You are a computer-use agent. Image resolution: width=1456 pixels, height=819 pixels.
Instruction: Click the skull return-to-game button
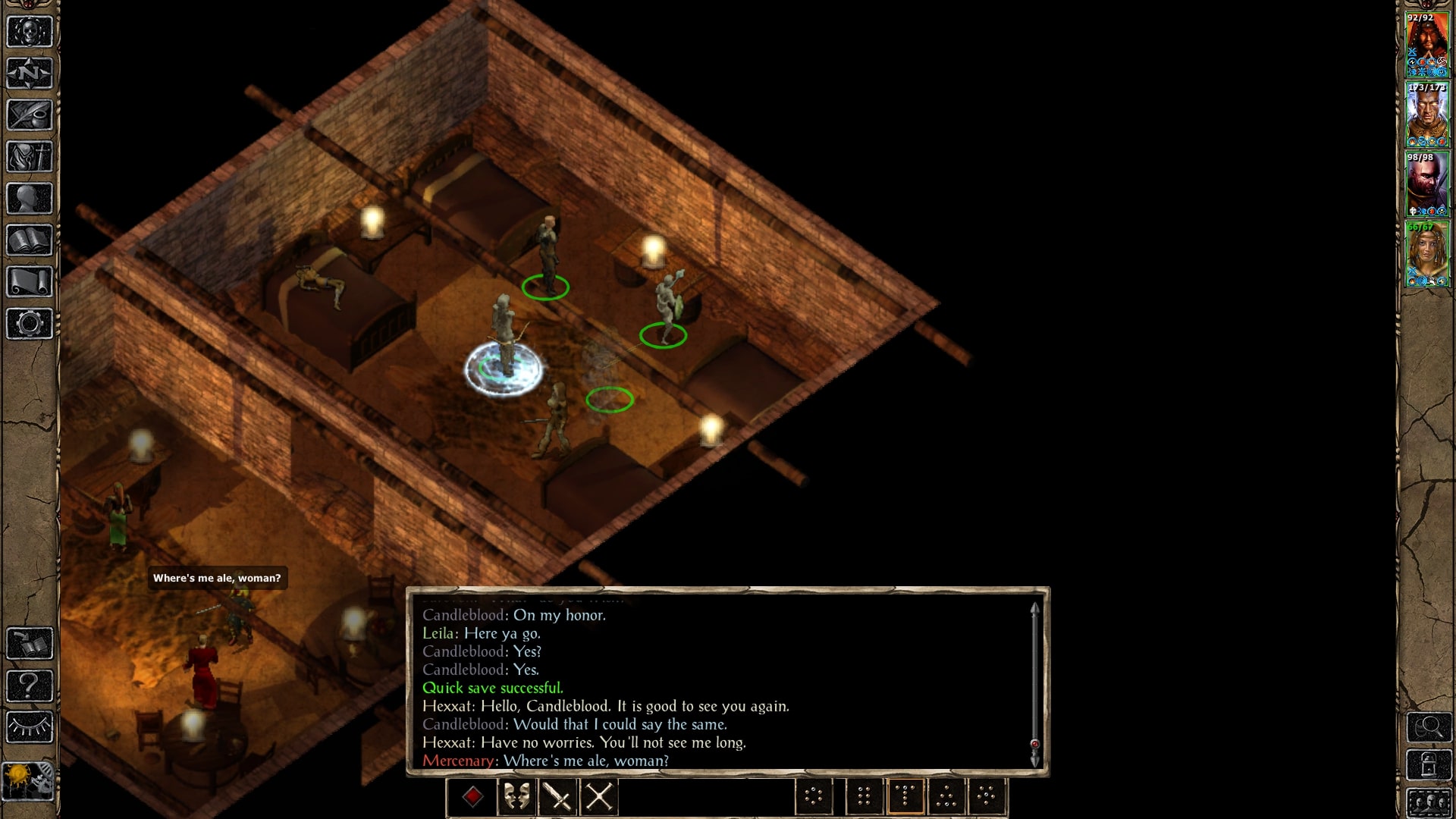30,32
